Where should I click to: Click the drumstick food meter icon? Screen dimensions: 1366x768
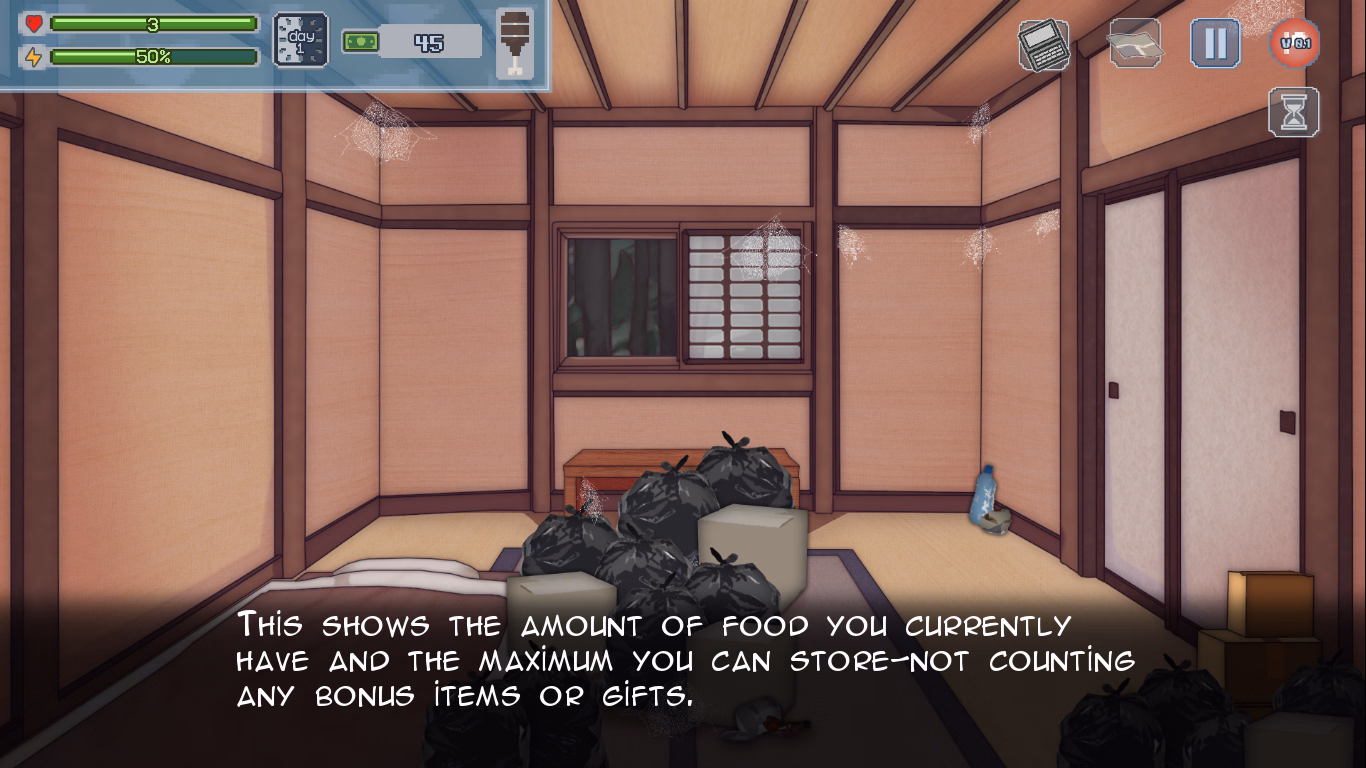tap(515, 44)
